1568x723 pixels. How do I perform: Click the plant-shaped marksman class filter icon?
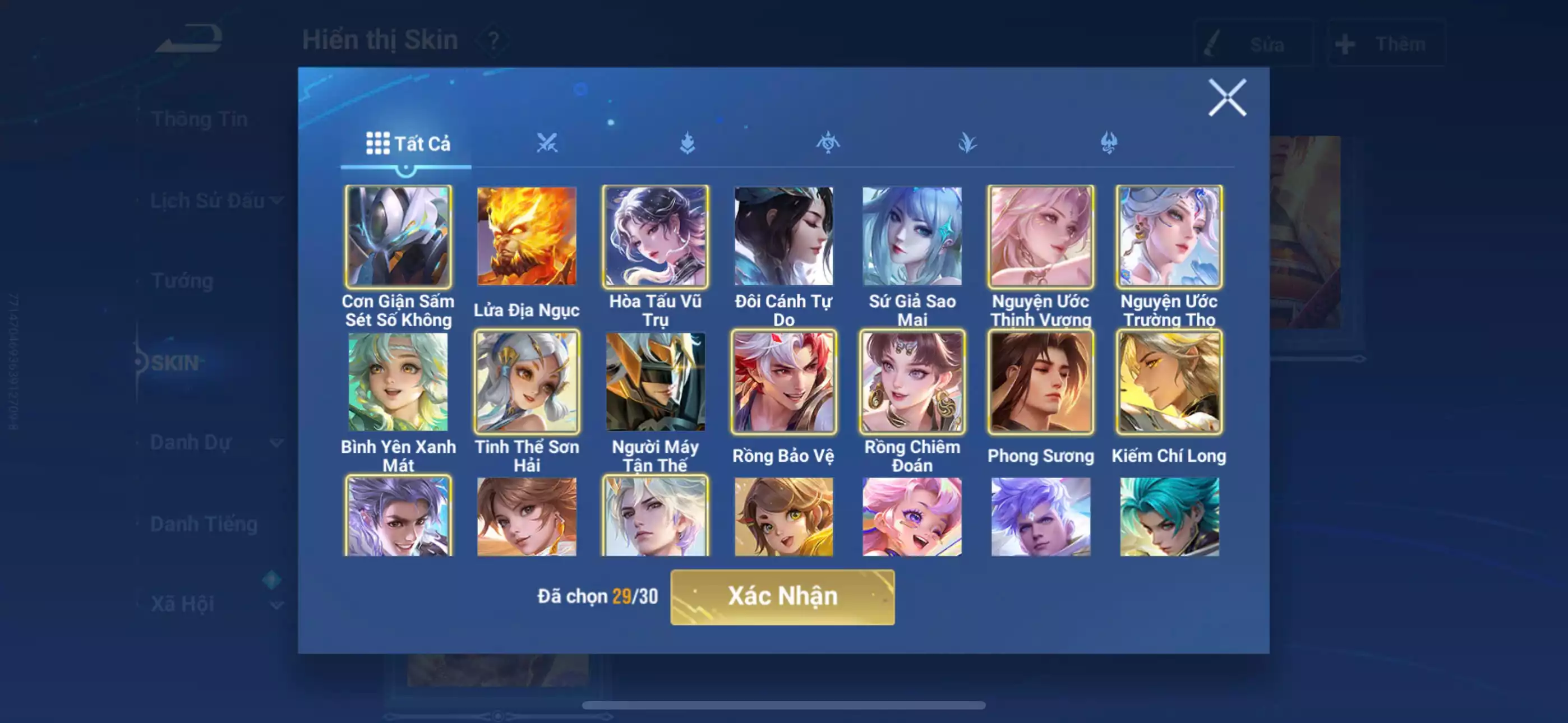point(968,143)
